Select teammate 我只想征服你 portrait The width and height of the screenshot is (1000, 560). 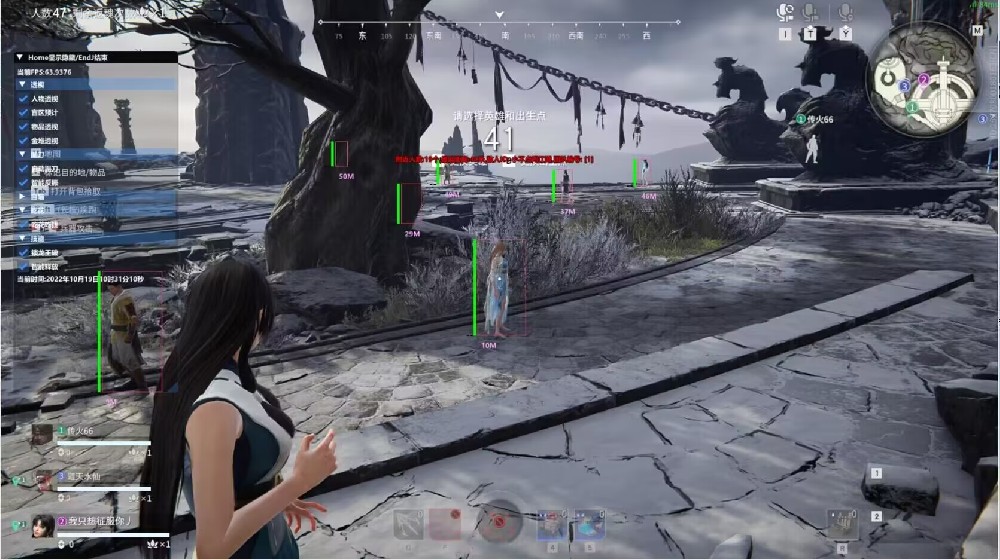(42, 523)
